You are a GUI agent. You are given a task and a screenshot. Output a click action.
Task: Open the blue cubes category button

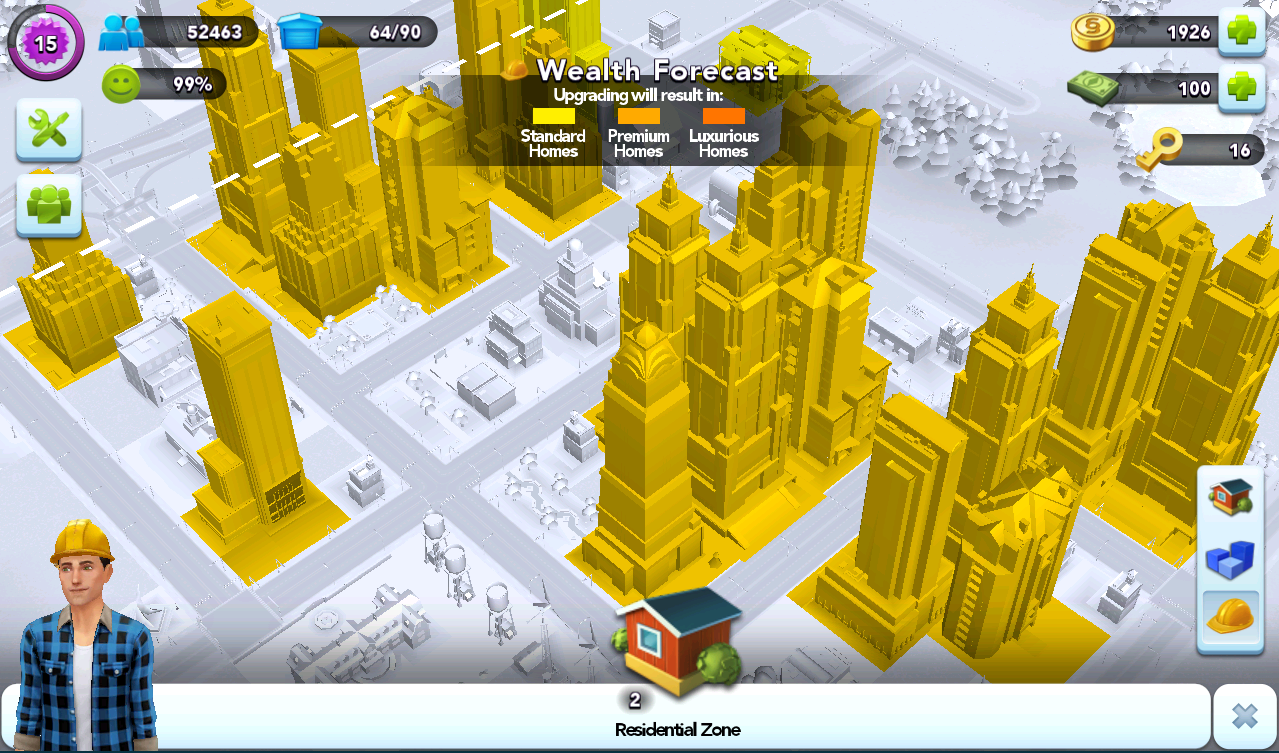pyautogui.click(x=1230, y=558)
